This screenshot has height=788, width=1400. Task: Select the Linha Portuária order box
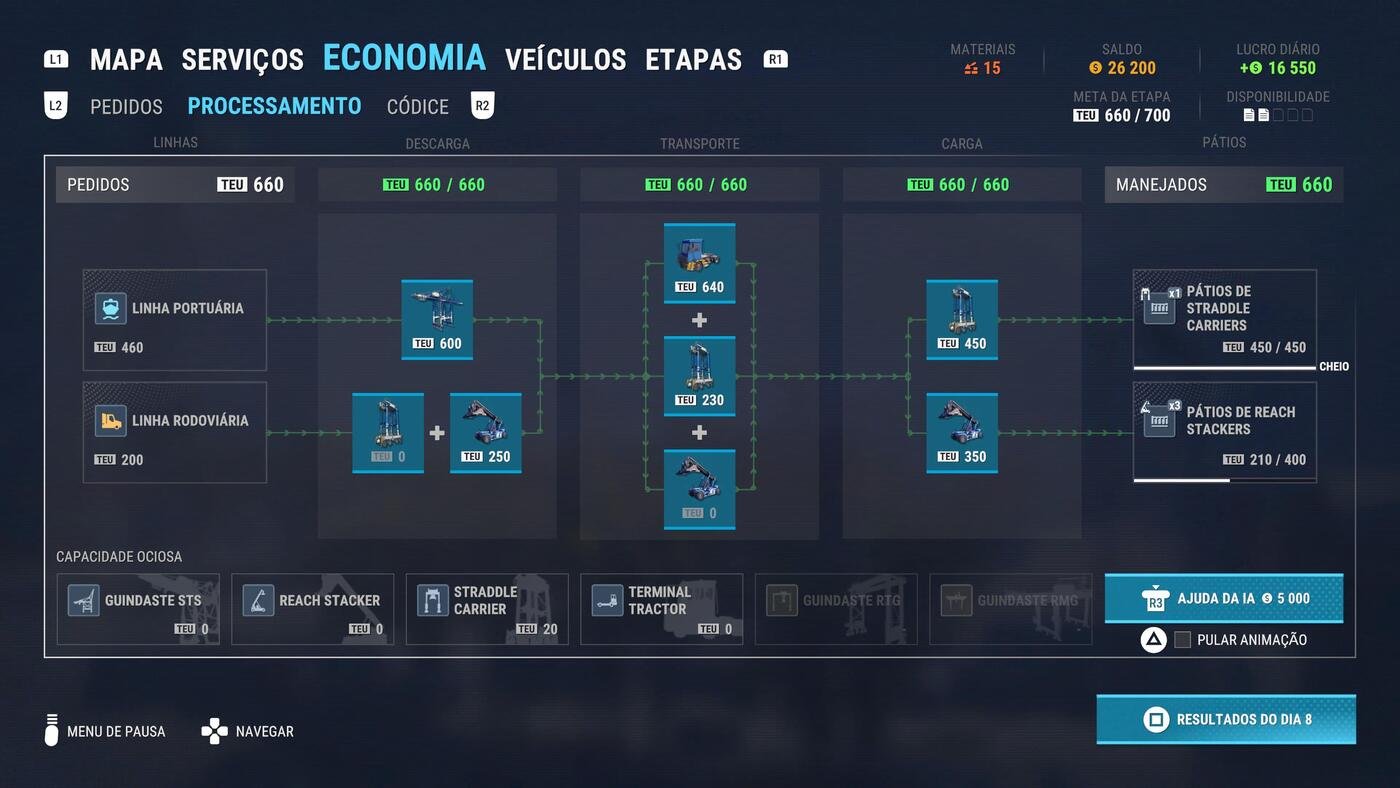pos(175,320)
